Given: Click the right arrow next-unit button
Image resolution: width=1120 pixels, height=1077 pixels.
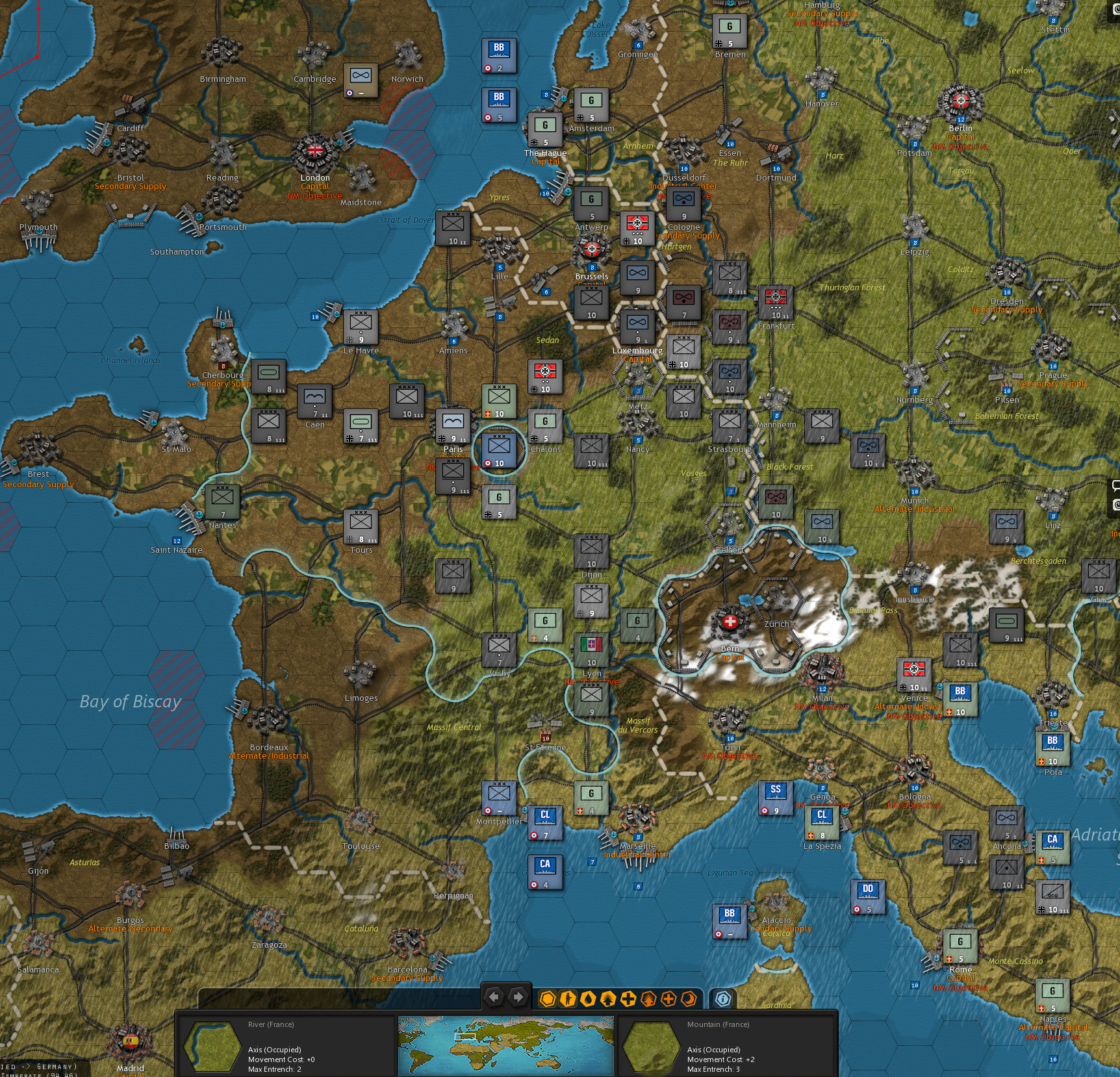Looking at the screenshot, I should click(517, 996).
